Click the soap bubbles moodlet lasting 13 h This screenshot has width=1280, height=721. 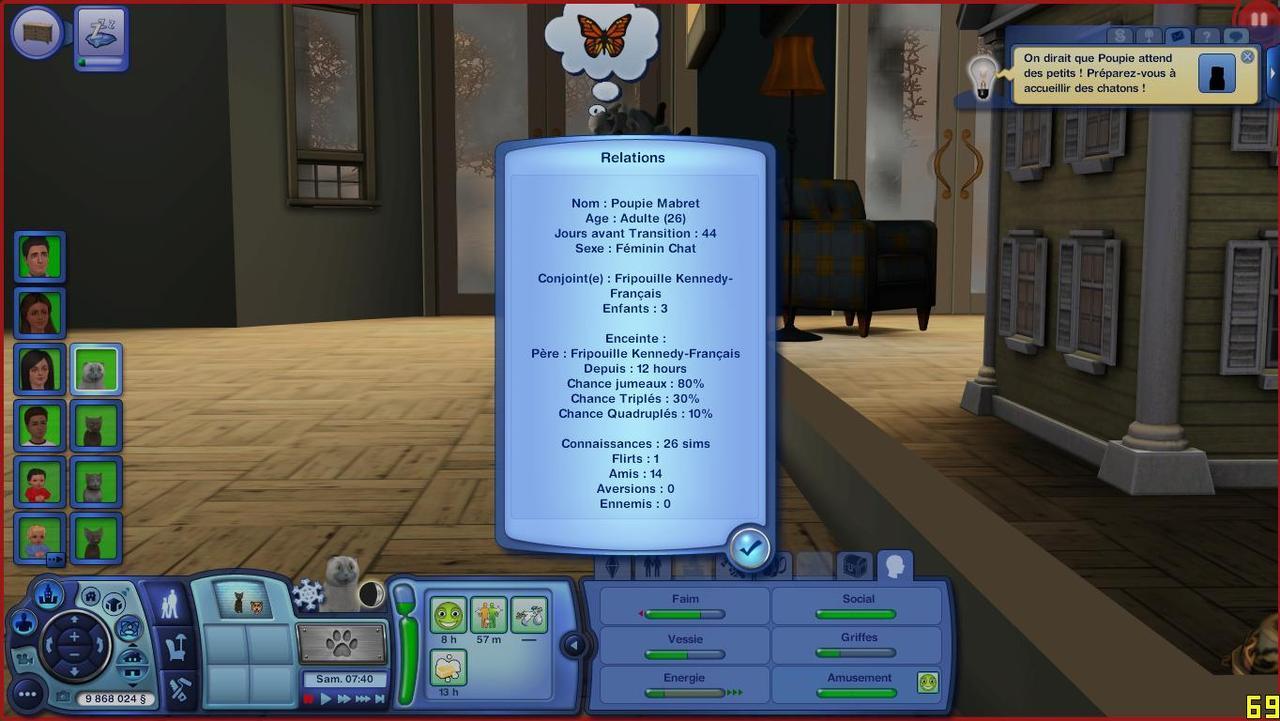tap(448, 667)
